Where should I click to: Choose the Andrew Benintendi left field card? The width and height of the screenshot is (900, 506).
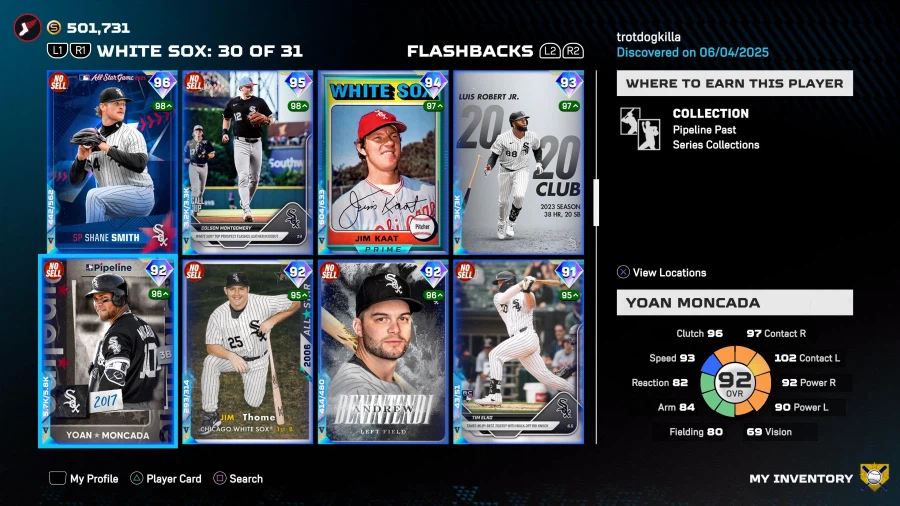click(383, 351)
